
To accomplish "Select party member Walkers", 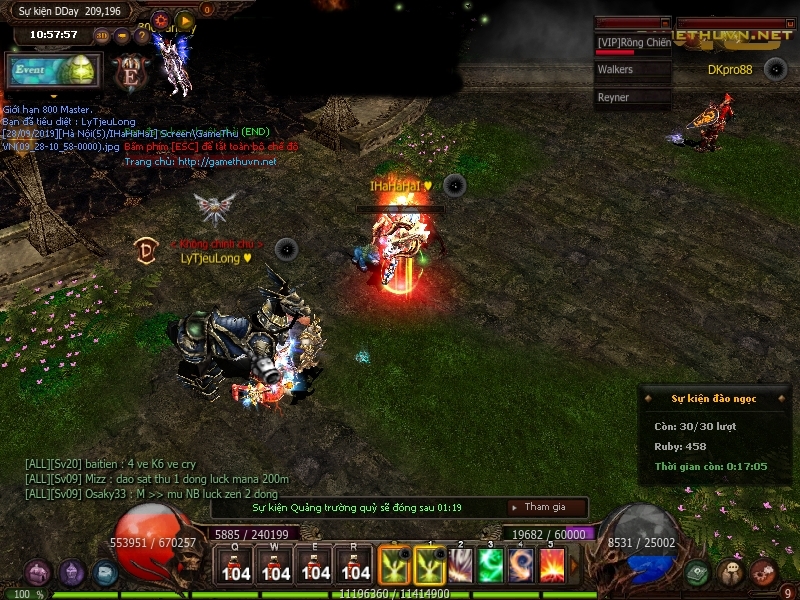I will 632,70.
